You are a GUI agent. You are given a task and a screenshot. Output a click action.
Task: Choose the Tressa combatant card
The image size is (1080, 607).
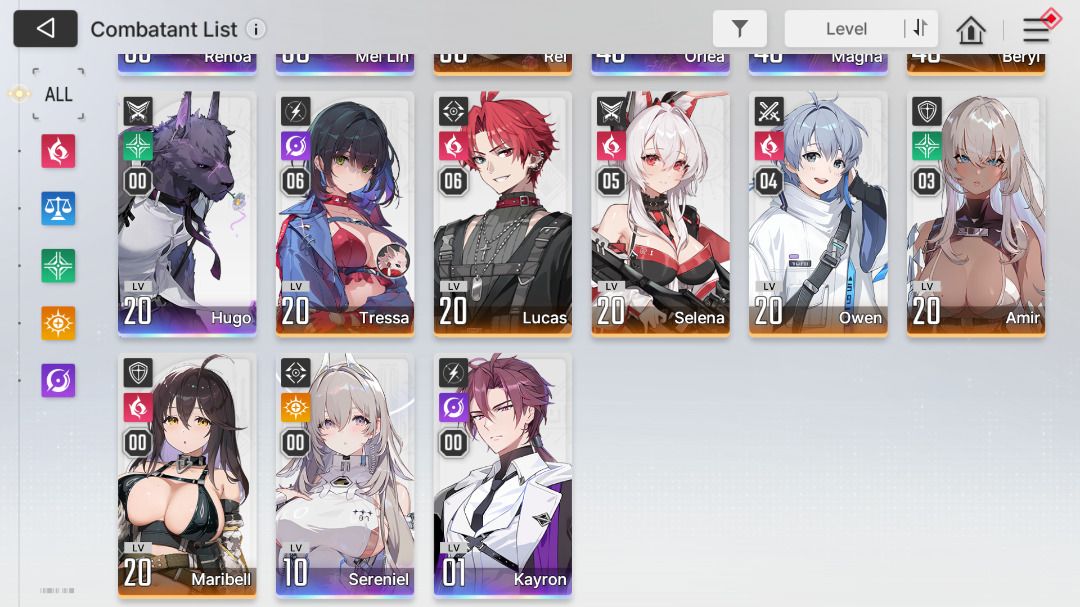(345, 214)
